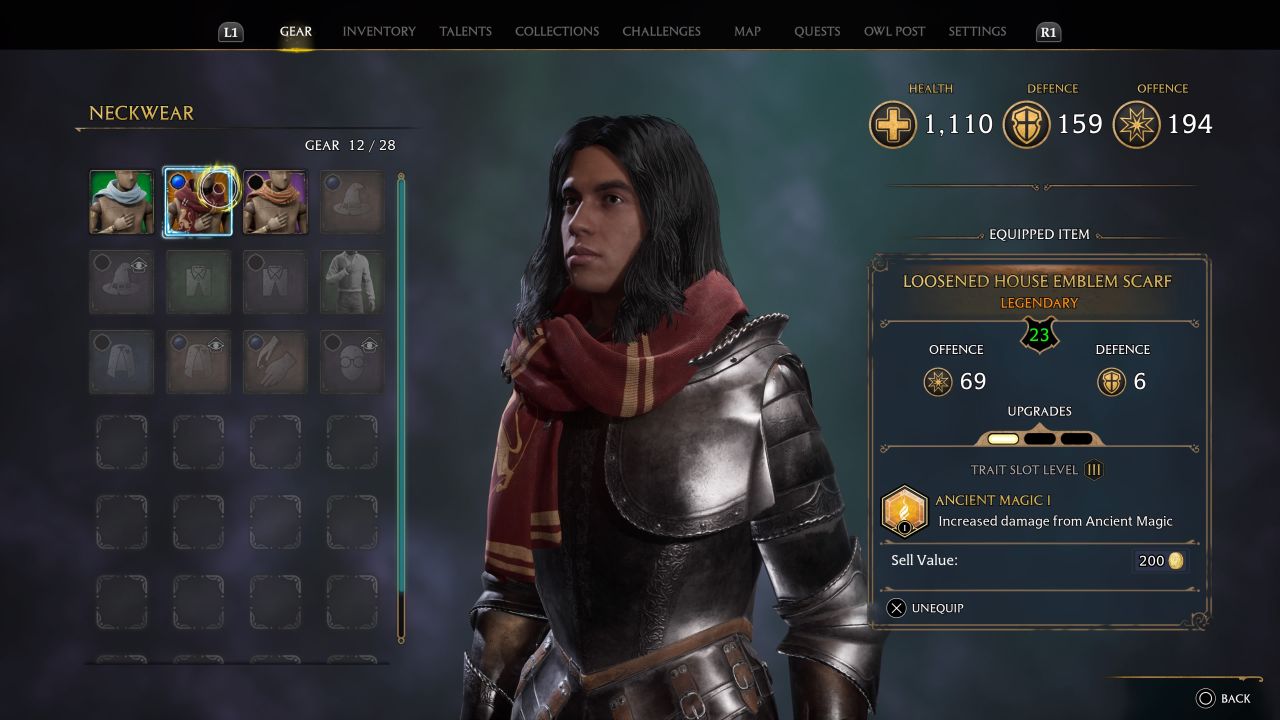Open the MAP tab
This screenshot has height=720, width=1280.
746,31
